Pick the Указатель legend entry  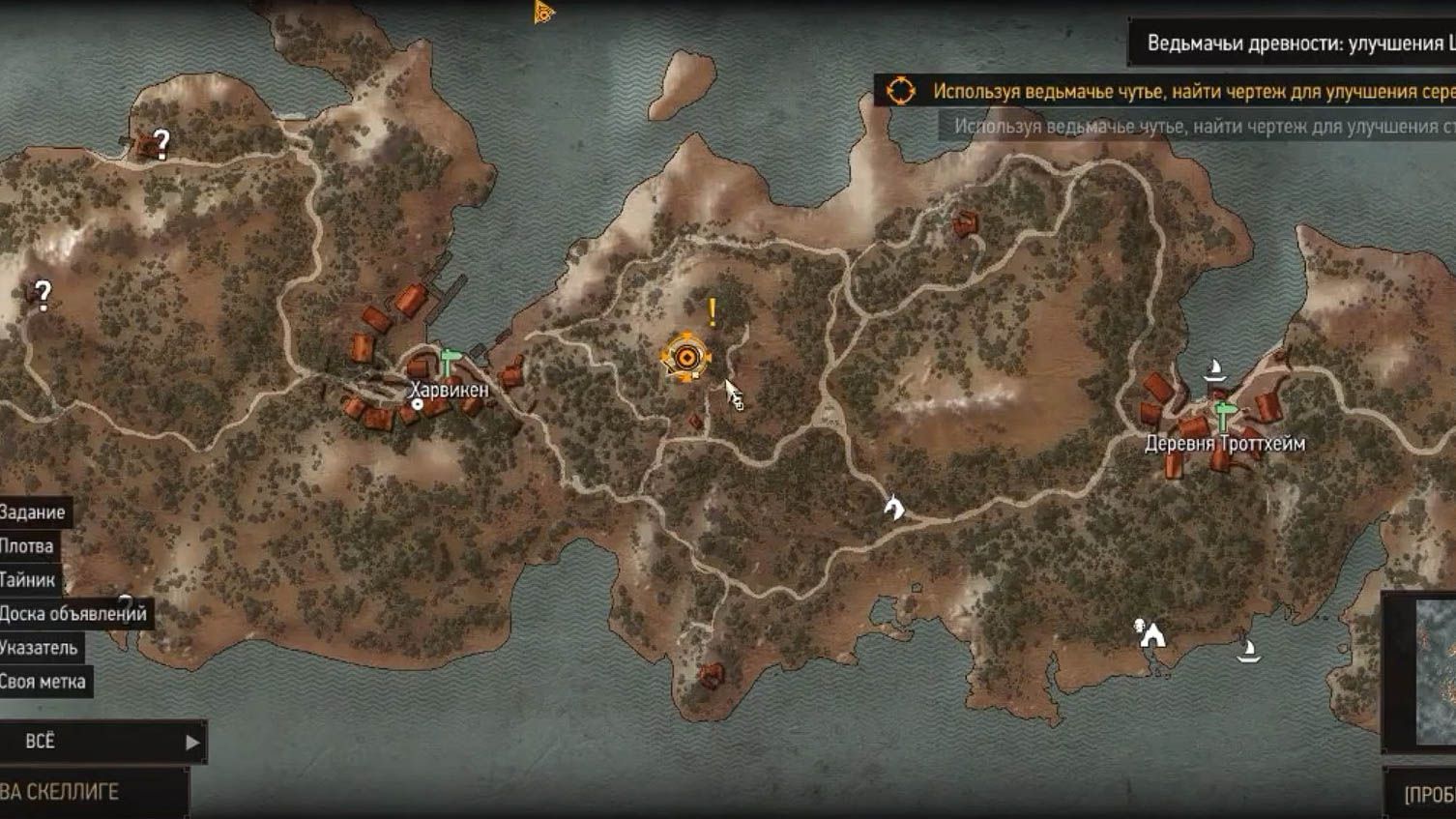click(39, 648)
